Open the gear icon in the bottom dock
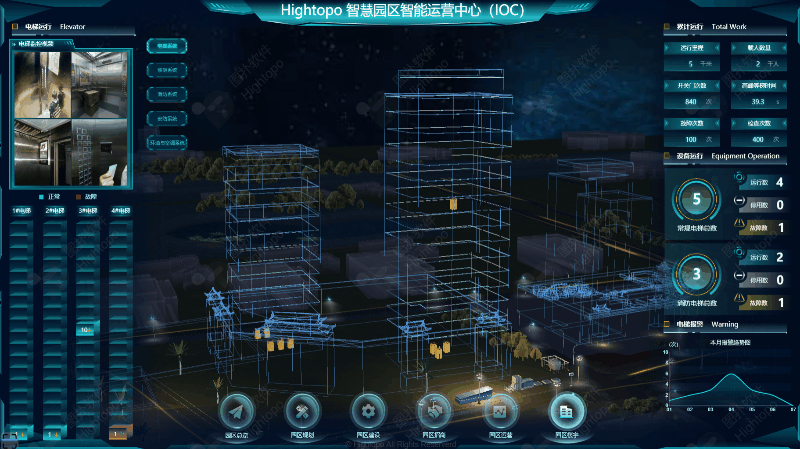This screenshot has width=800, height=449. pyautogui.click(x=368, y=411)
